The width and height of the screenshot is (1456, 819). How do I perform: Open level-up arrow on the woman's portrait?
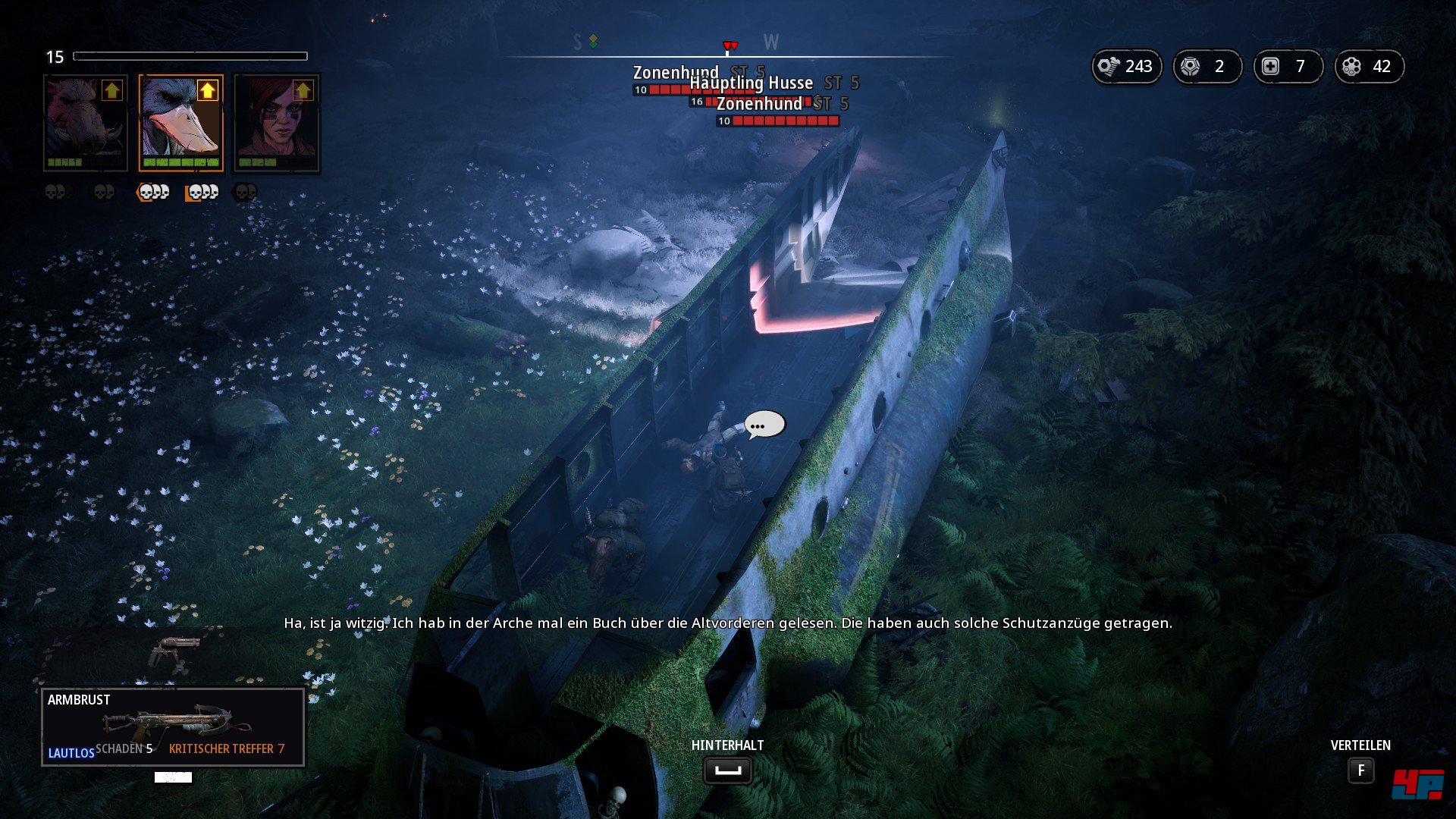[x=303, y=91]
